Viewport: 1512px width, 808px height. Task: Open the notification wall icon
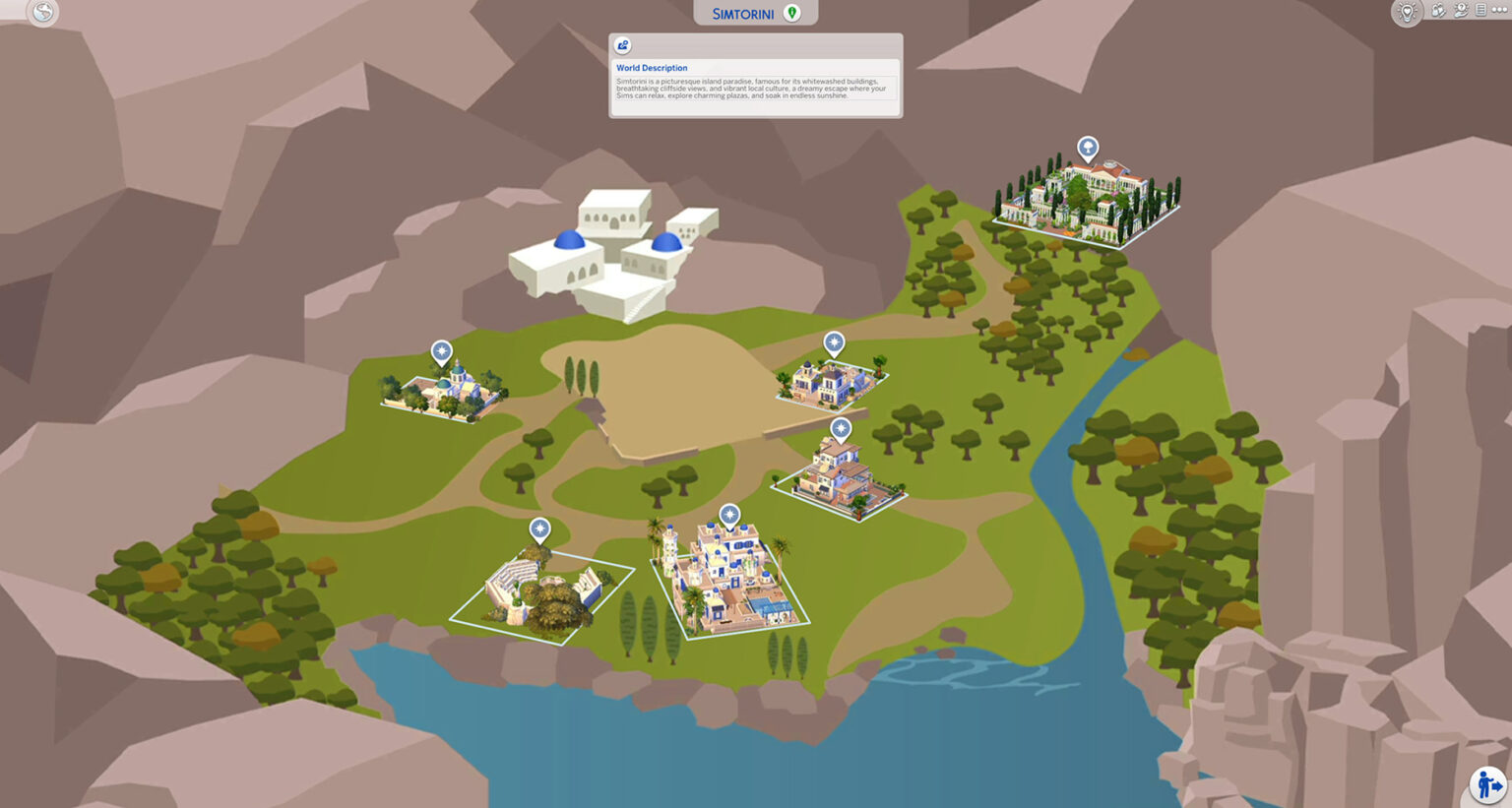(x=1480, y=12)
